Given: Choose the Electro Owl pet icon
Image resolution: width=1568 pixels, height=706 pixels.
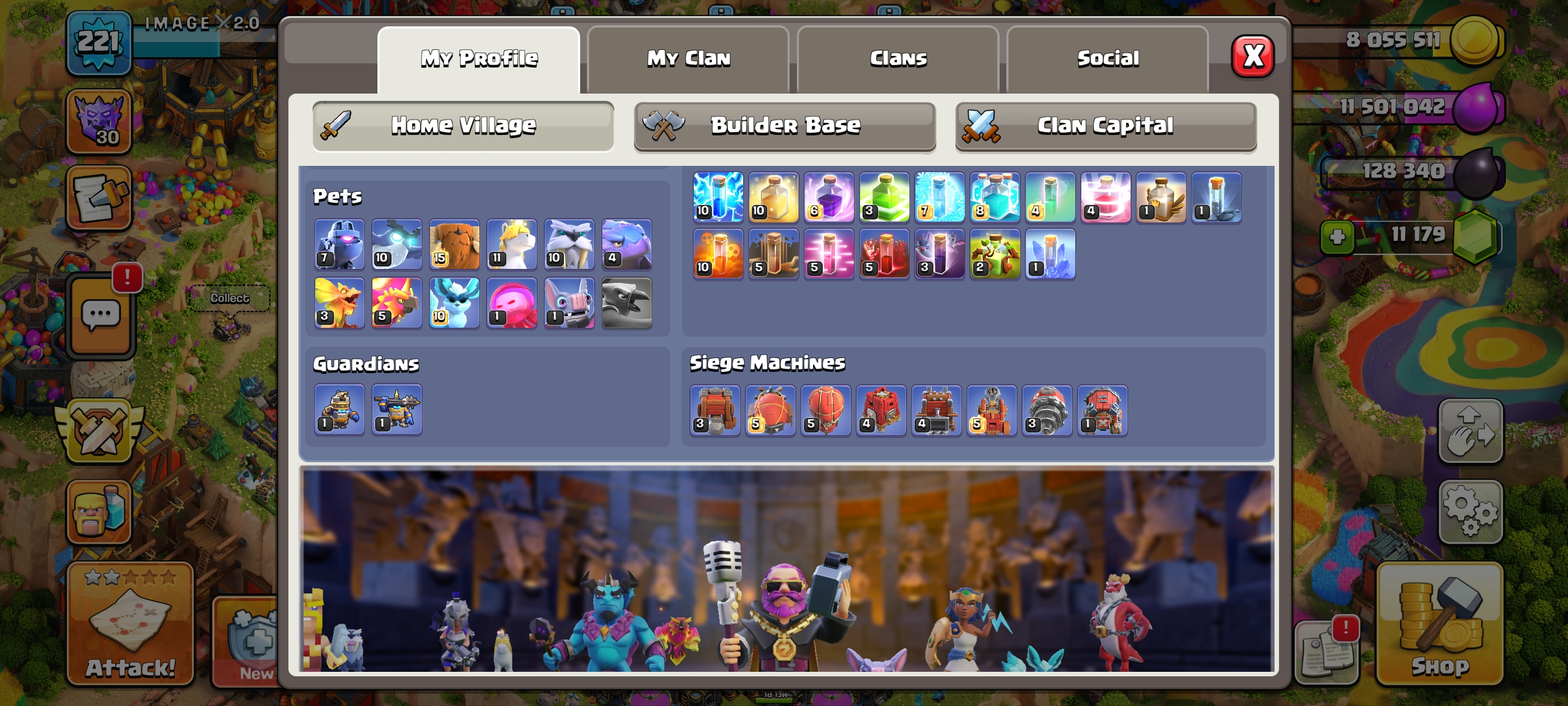Looking at the screenshot, I should pos(396,244).
